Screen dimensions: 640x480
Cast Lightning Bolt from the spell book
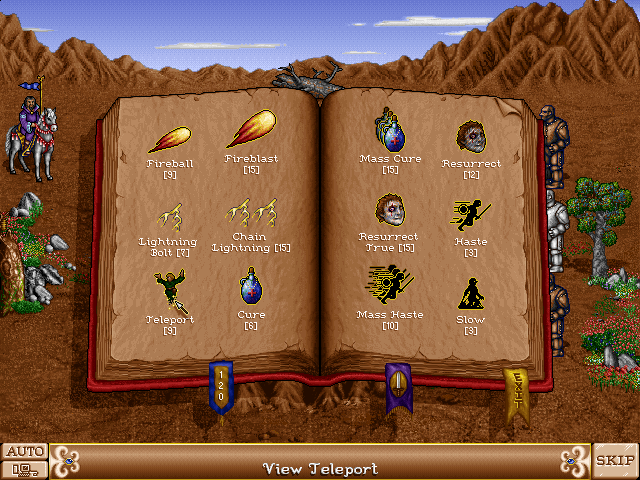[169, 216]
